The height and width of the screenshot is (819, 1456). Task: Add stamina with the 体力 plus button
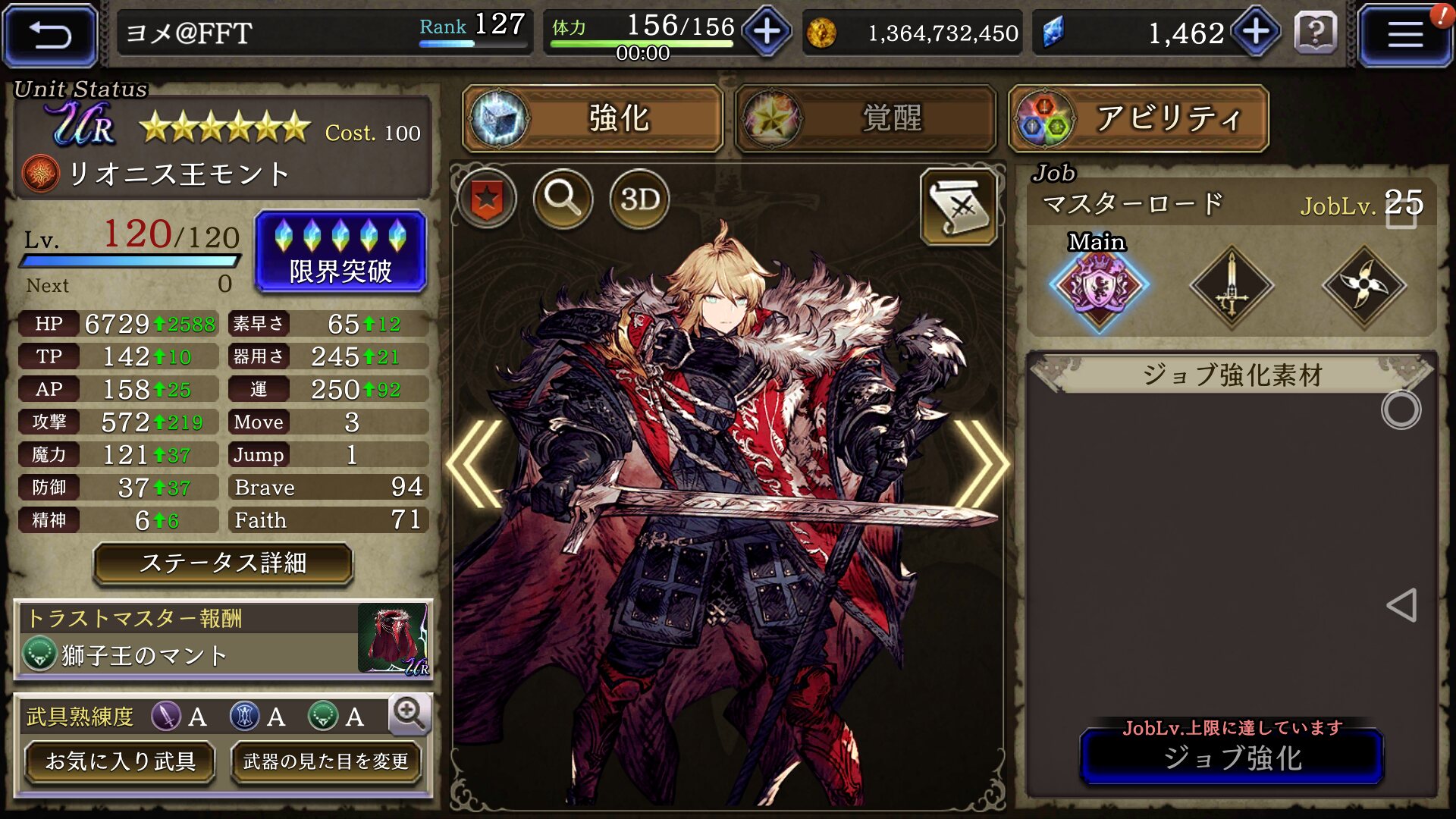click(x=767, y=33)
